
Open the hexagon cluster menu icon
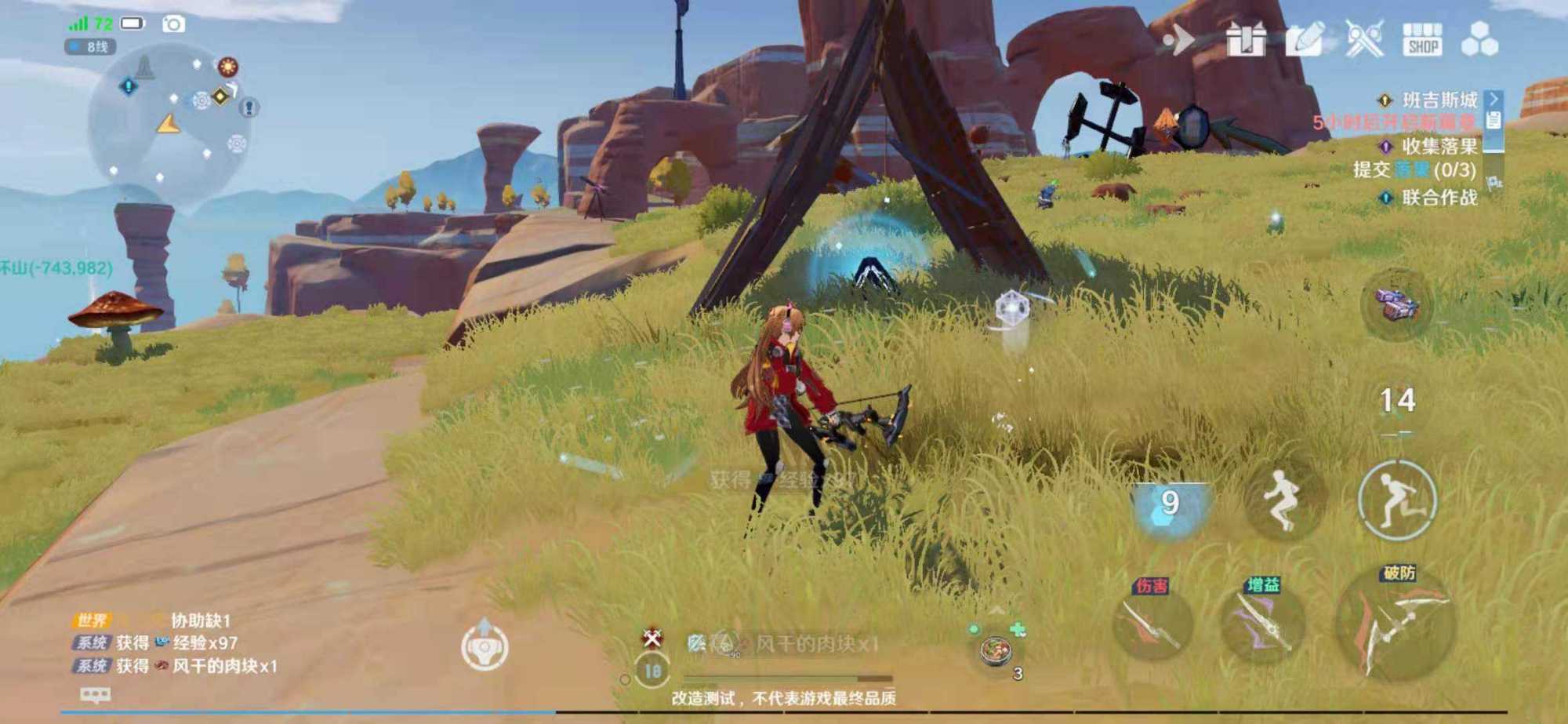(1479, 39)
